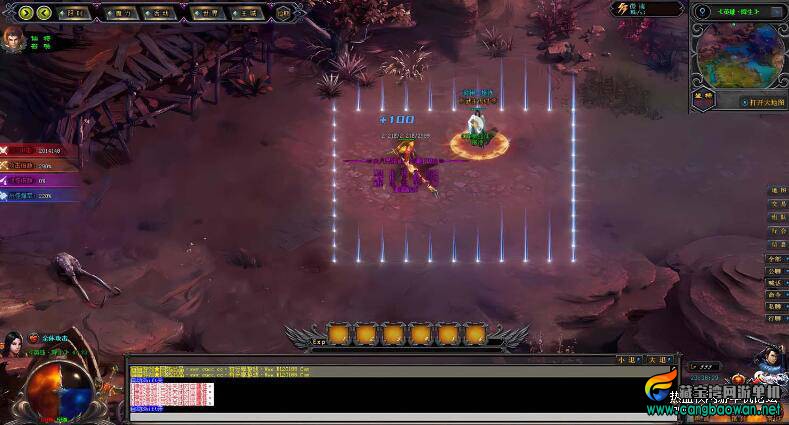
Task: Click the player portrait avatar
Action: click(x=13, y=43)
